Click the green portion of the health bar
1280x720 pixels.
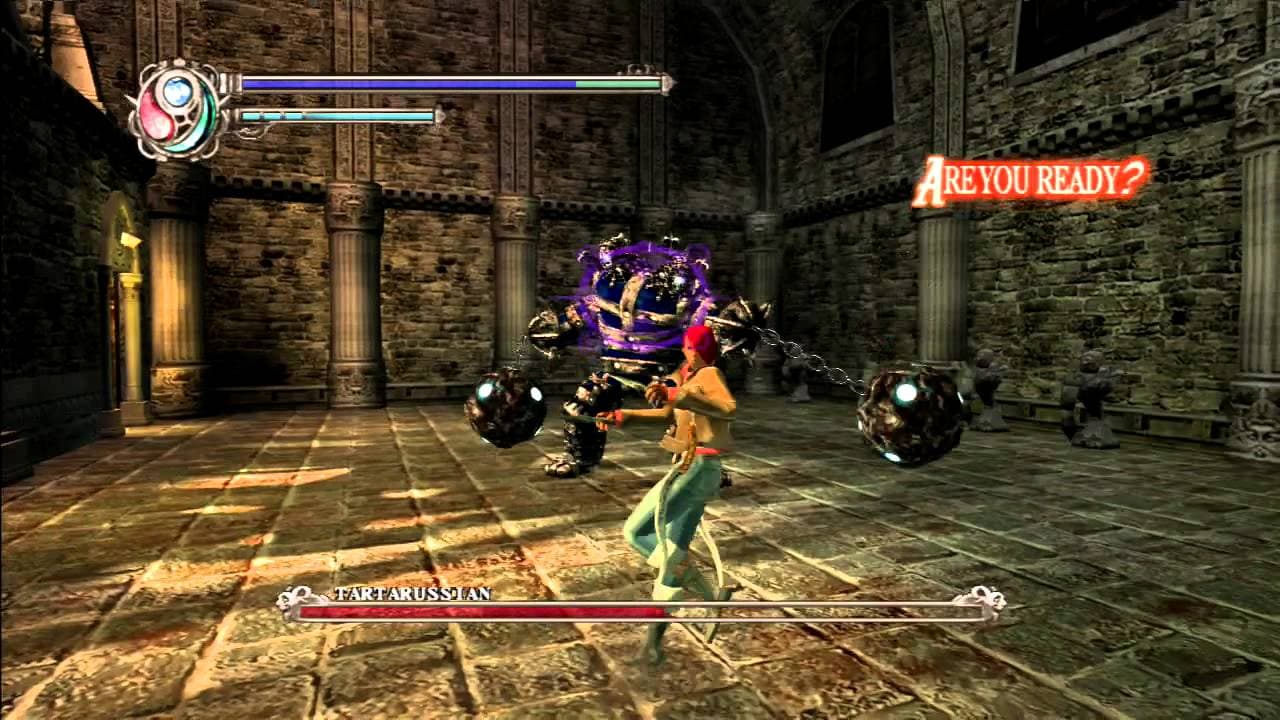click(x=620, y=83)
